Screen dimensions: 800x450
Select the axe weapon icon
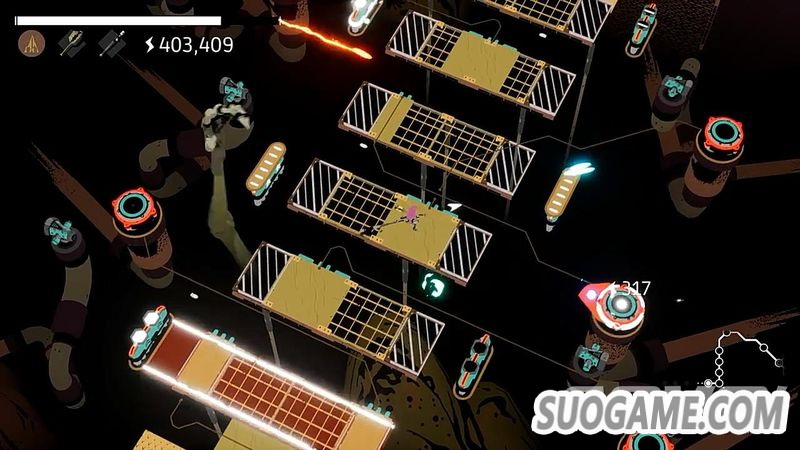71,43
